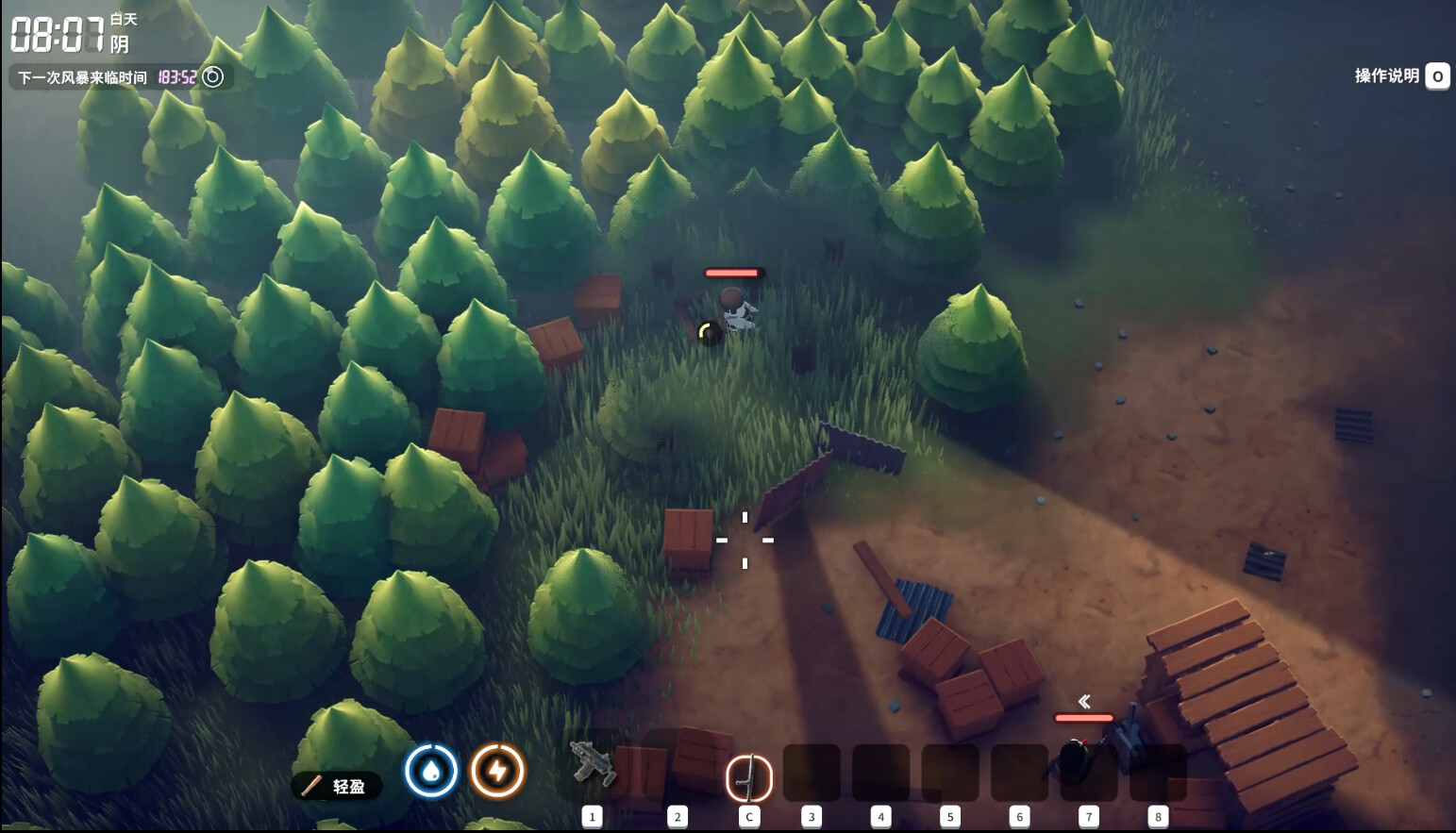Select the submachine gun in hotbar slot 1
The width and height of the screenshot is (1456, 833).
tap(594, 765)
